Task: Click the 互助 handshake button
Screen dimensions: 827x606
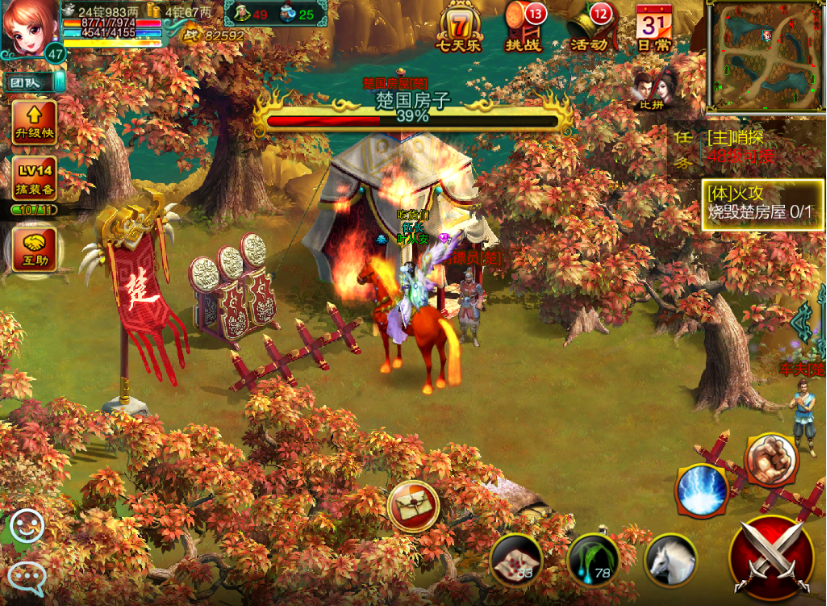Action: point(33,247)
